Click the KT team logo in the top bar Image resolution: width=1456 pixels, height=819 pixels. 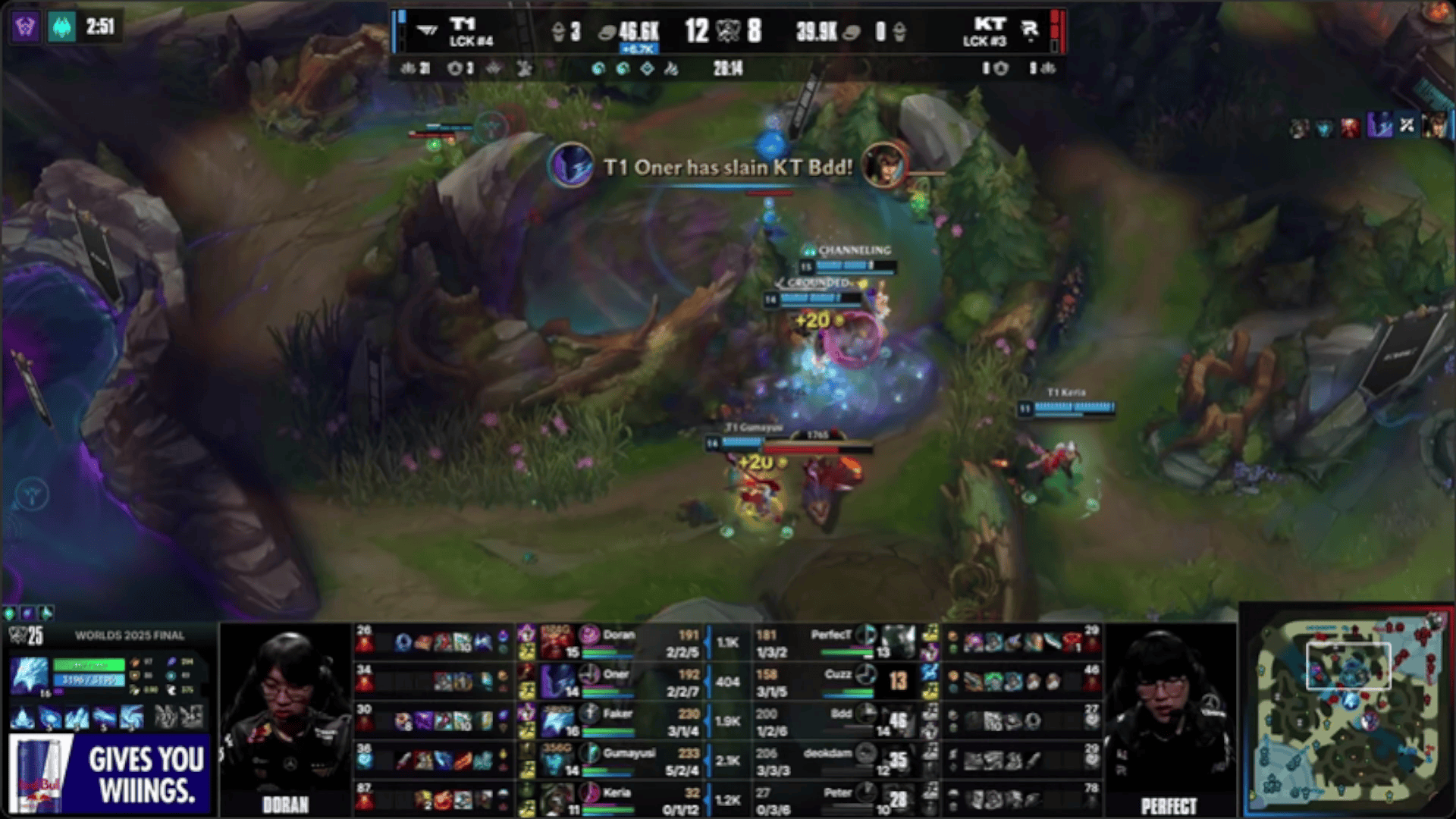click(x=1029, y=30)
